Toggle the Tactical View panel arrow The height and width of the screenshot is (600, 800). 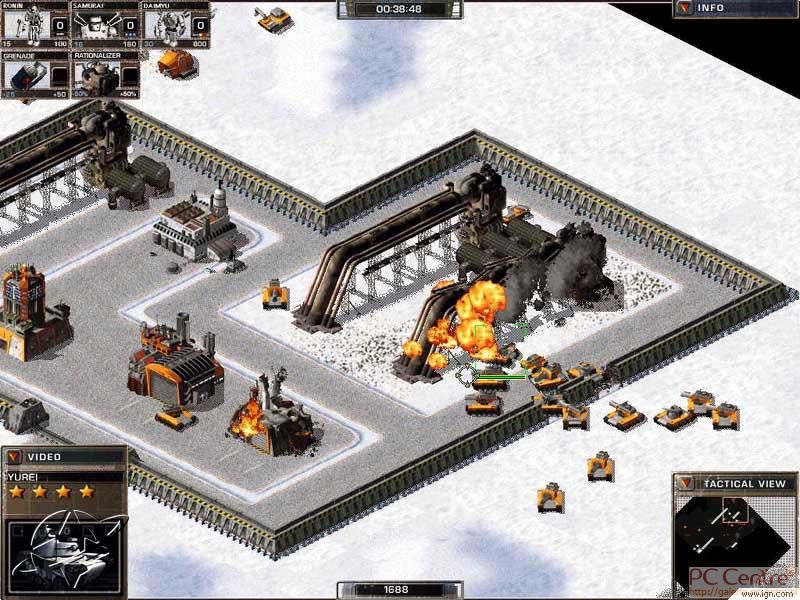(x=685, y=484)
